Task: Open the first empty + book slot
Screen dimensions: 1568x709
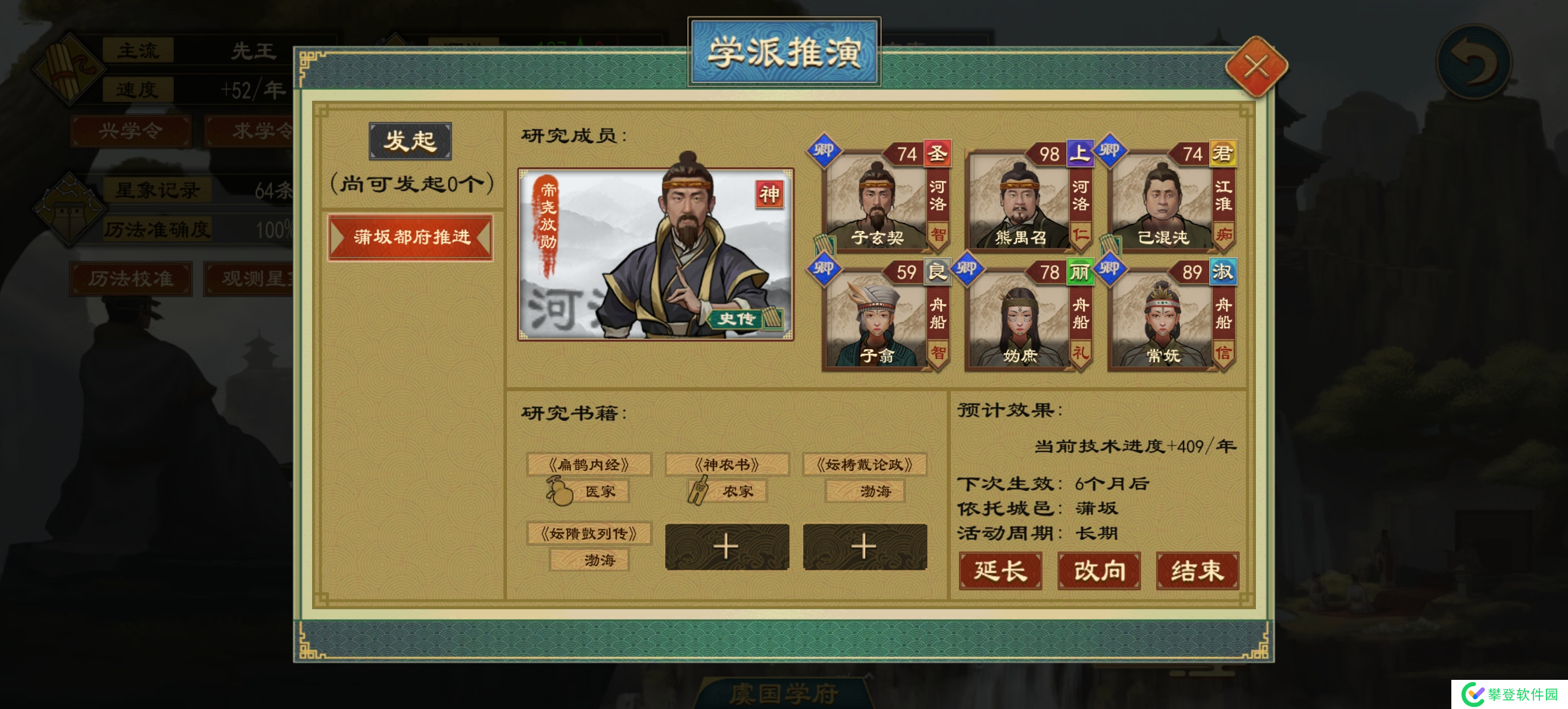Action: pyautogui.click(x=727, y=546)
